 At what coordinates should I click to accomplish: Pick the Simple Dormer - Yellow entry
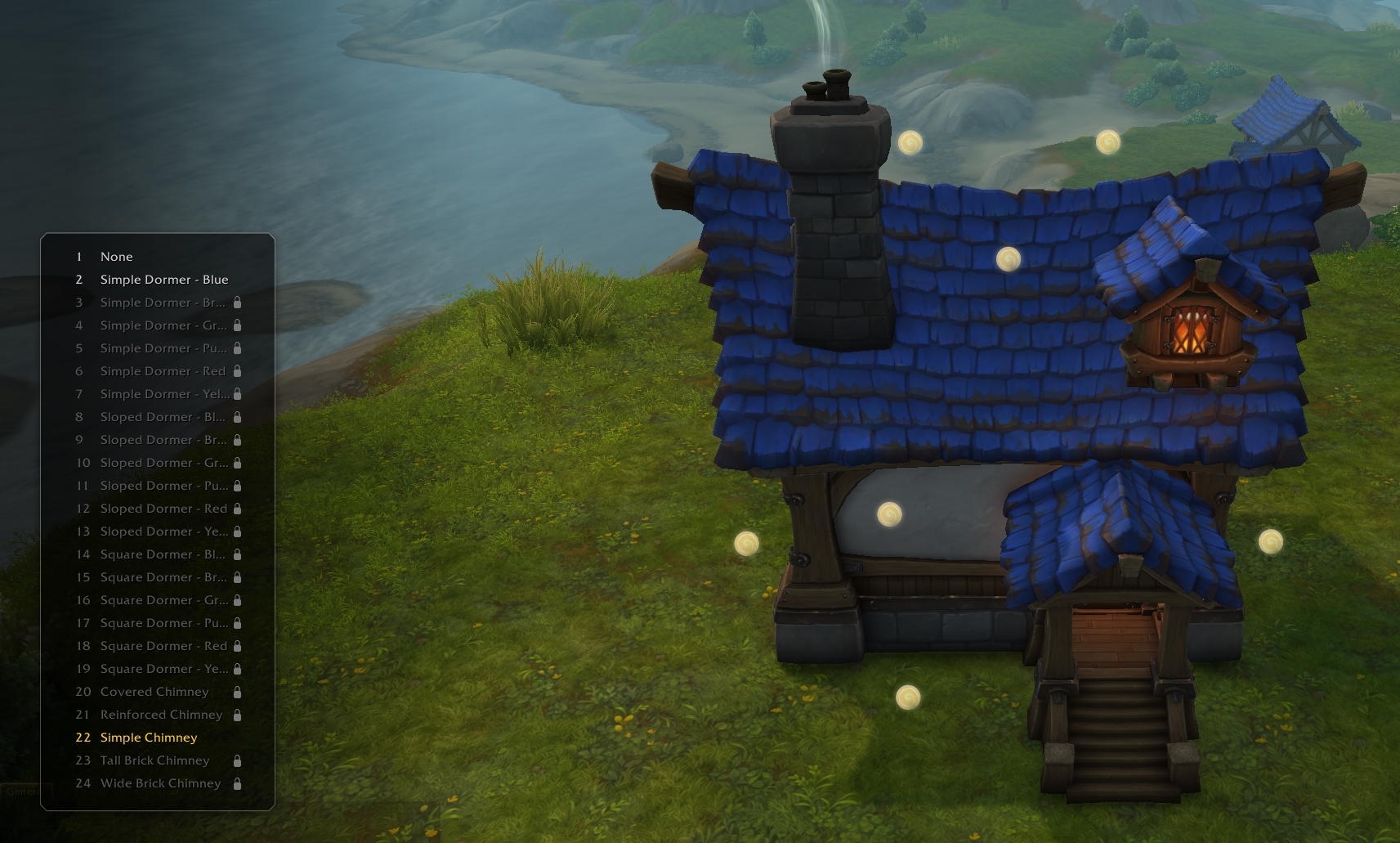click(164, 394)
